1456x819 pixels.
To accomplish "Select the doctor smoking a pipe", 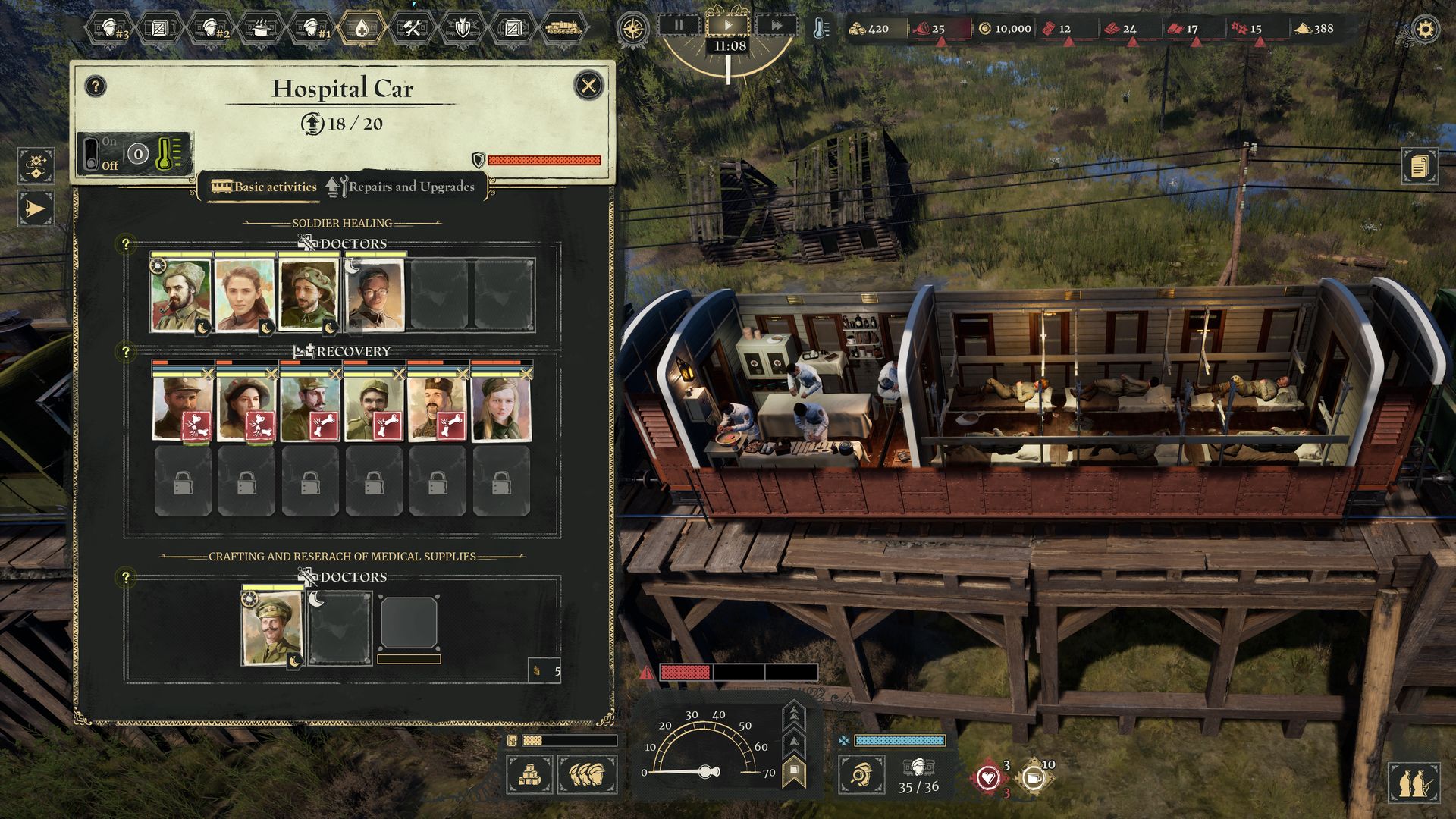I will 181,296.
